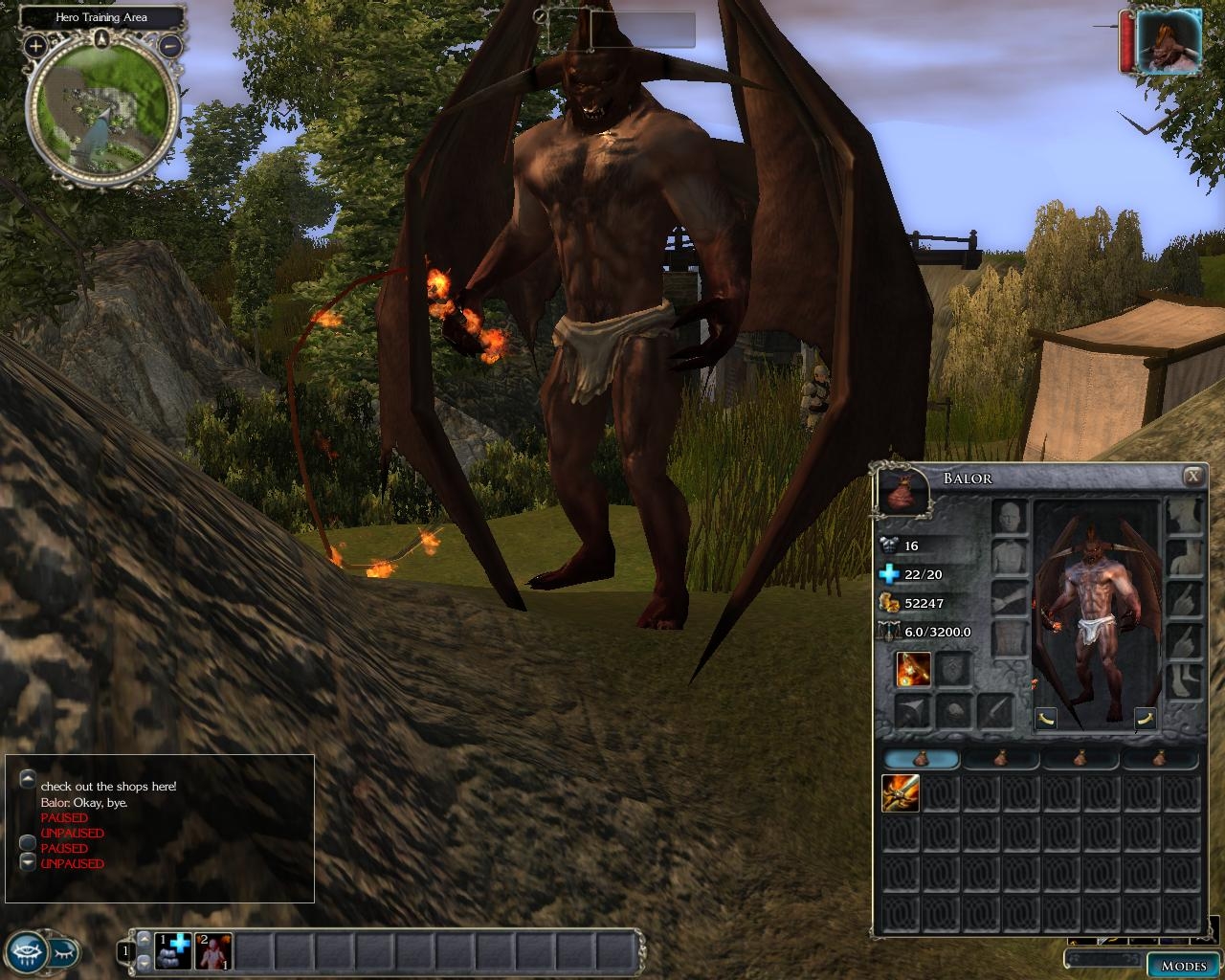Activate hotbar slot 2 character ability
Image resolution: width=1225 pixels, height=980 pixels.
(x=214, y=951)
